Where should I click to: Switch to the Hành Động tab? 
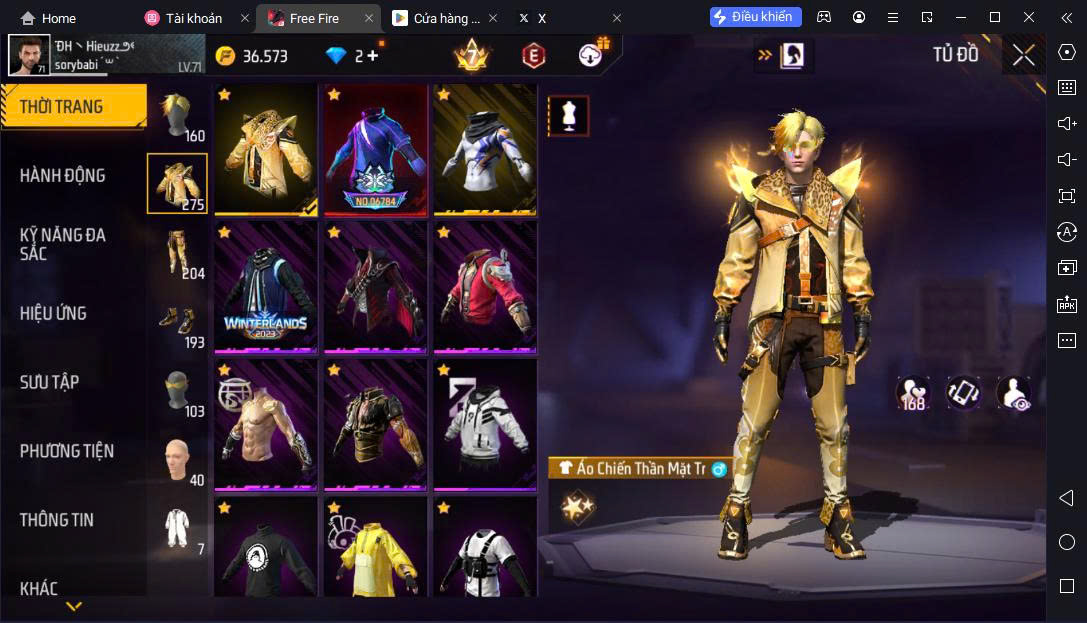62,176
